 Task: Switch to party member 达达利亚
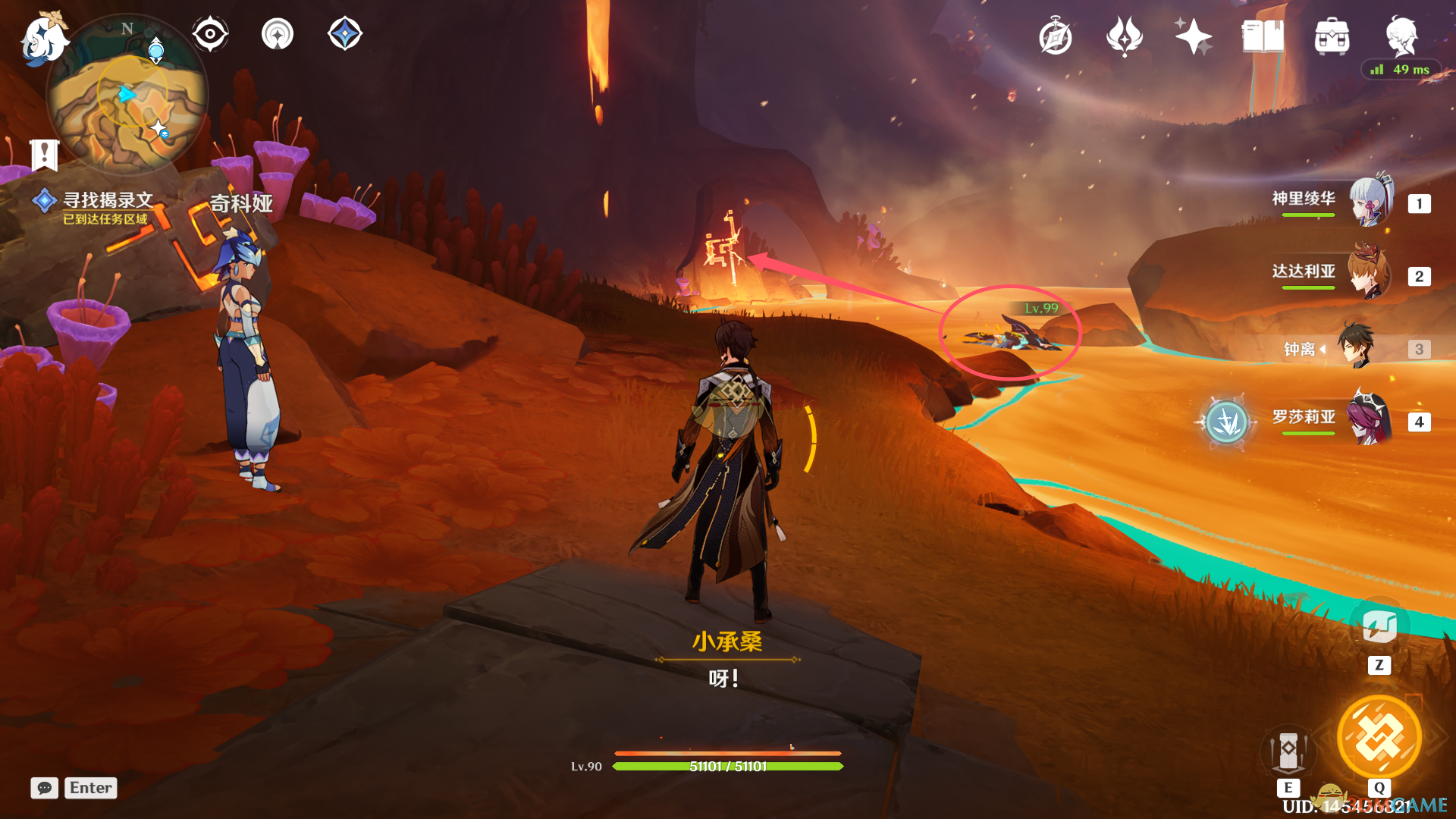(x=1368, y=274)
